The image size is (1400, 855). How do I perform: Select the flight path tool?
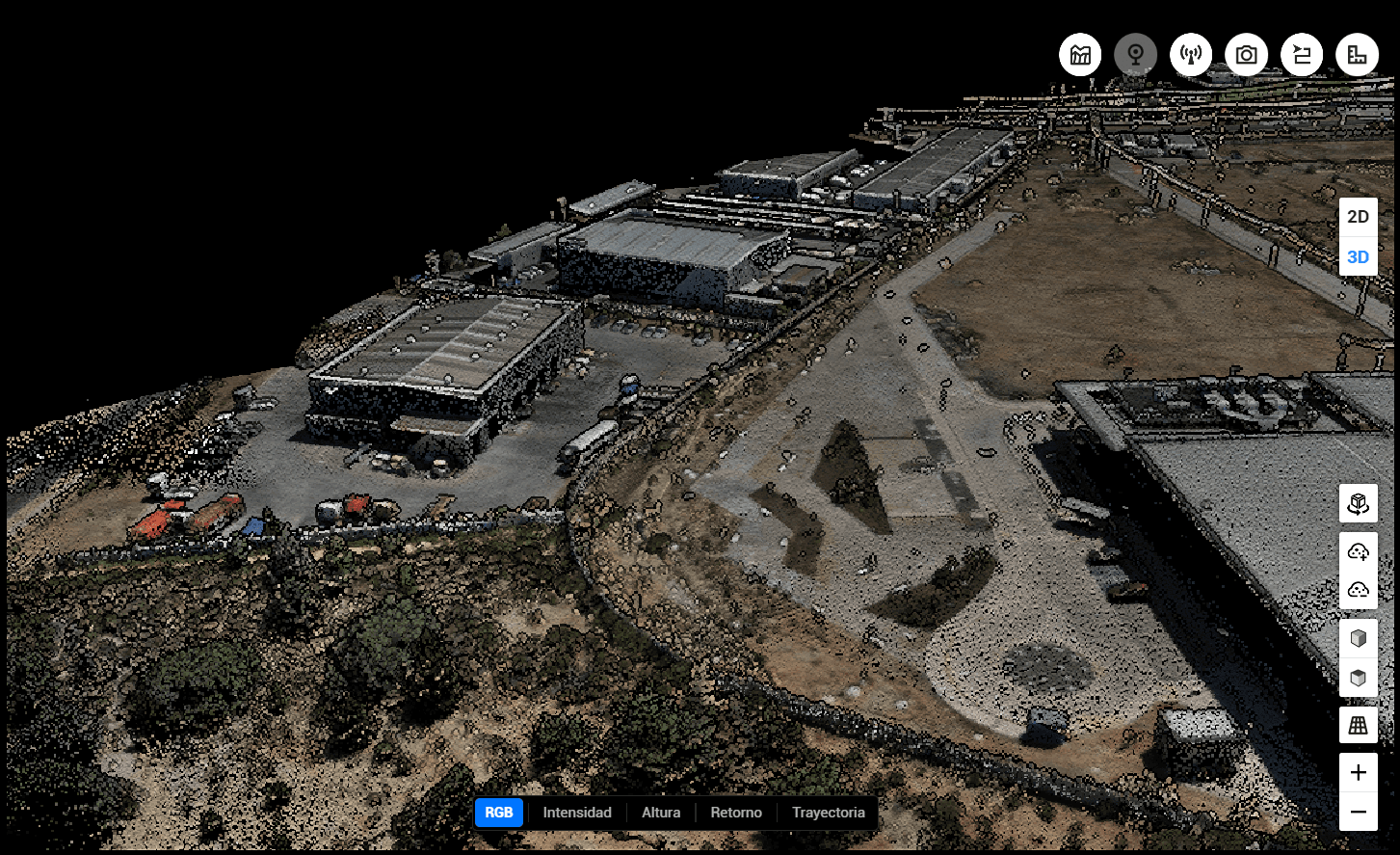[x=1303, y=55]
